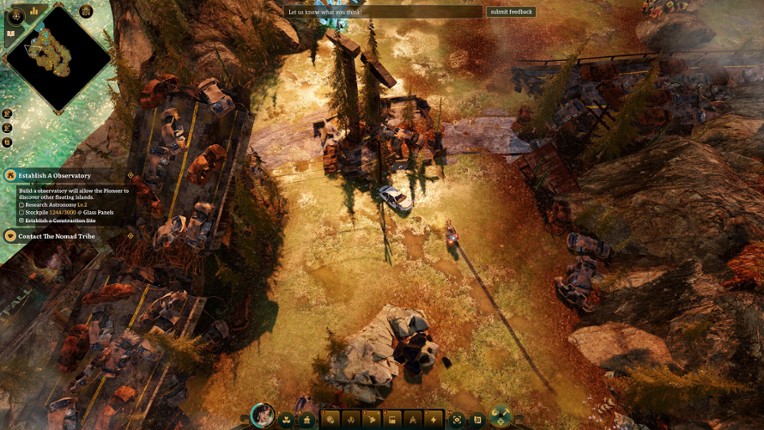Click the diamond-shaped island minimap

coord(58,59)
